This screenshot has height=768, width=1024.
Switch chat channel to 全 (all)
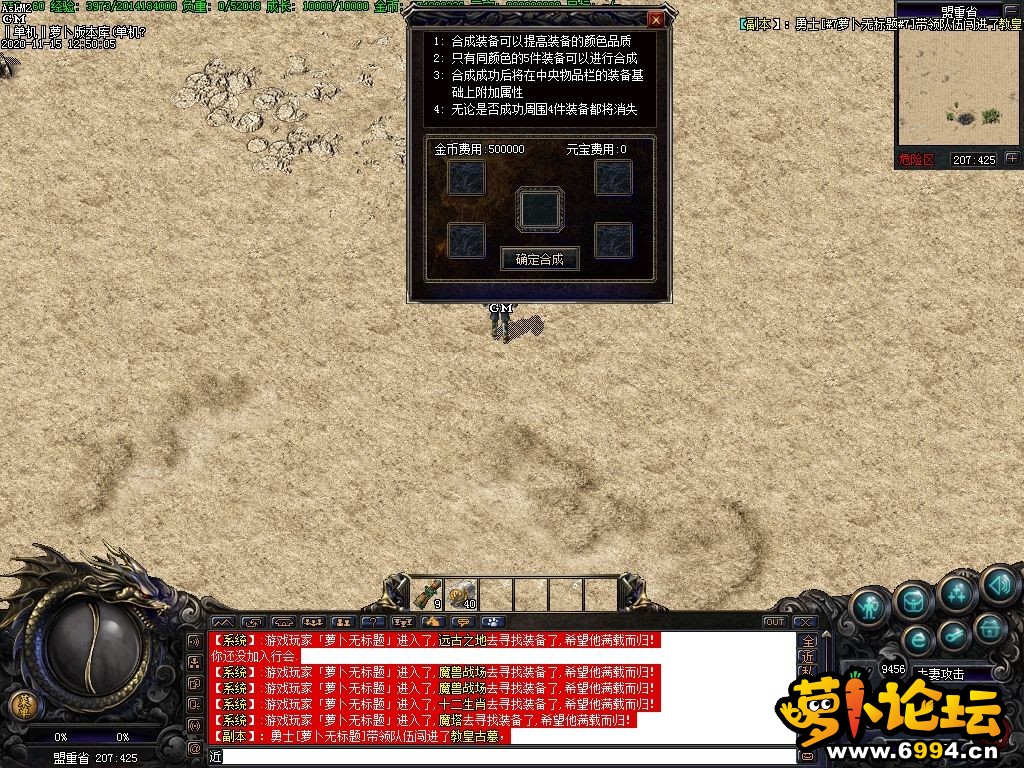click(x=809, y=641)
